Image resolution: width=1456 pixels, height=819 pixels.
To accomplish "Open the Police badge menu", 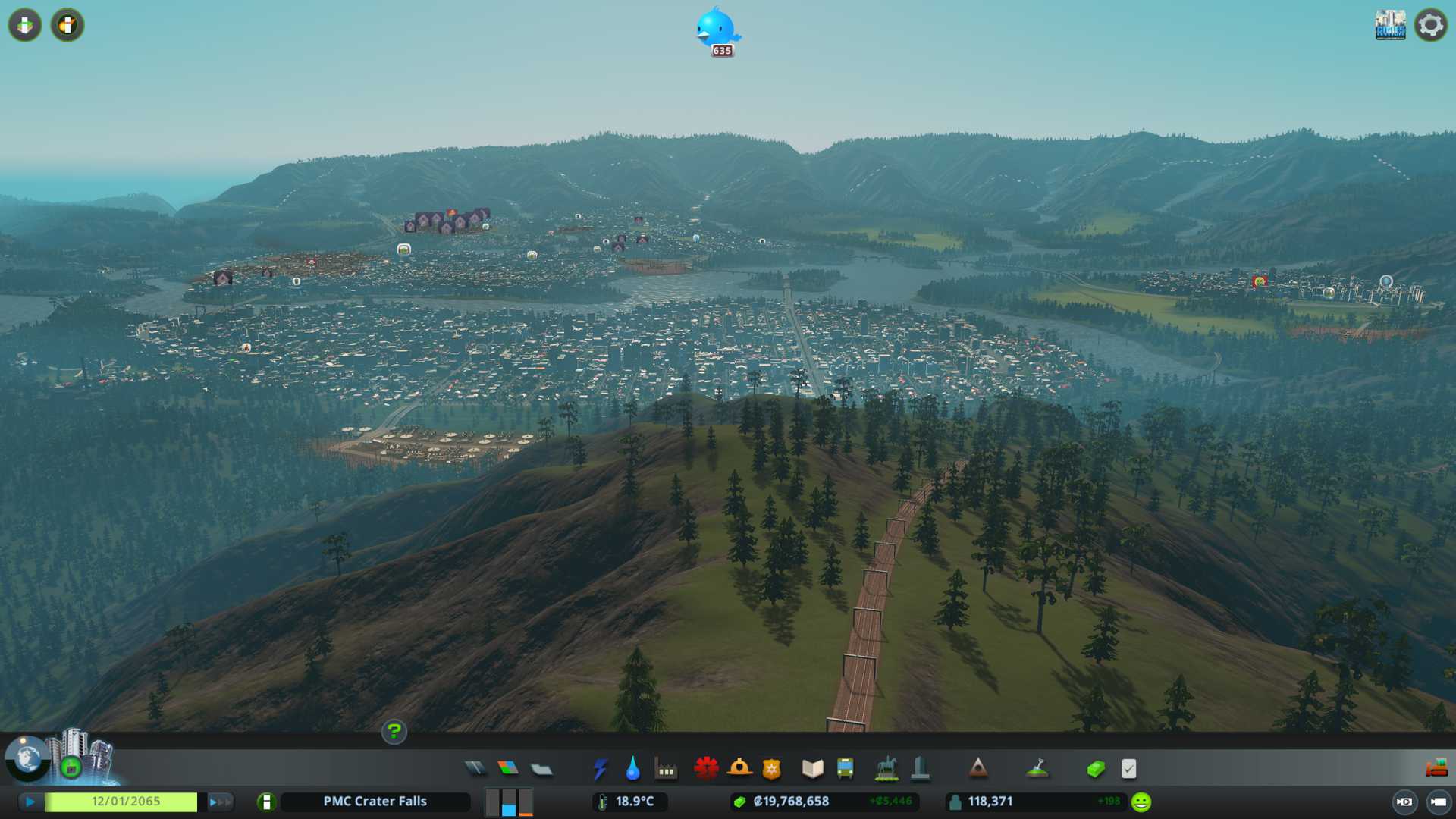I will pos(771,769).
